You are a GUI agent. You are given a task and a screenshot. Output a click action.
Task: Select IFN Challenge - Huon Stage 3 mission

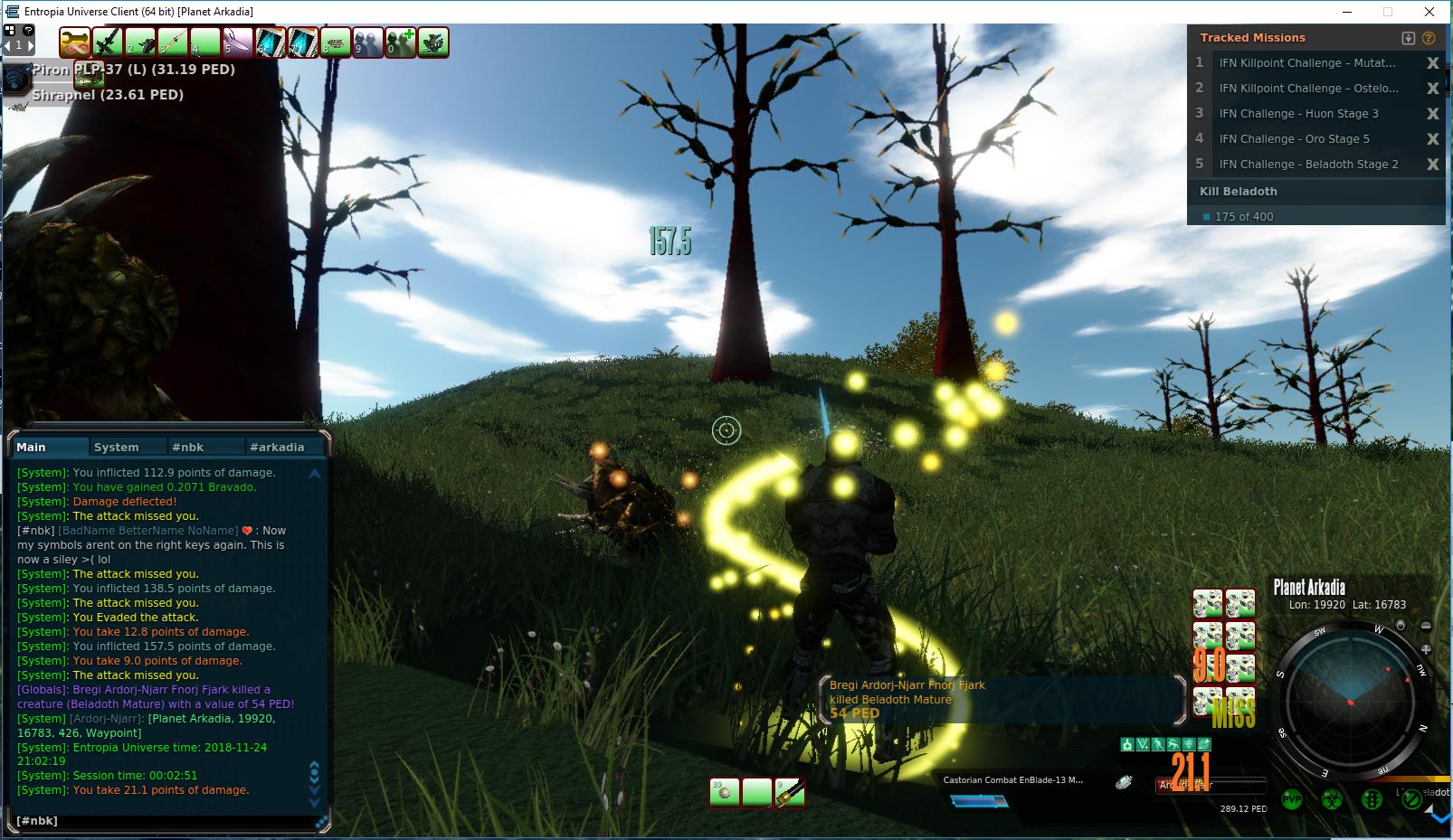point(1298,114)
